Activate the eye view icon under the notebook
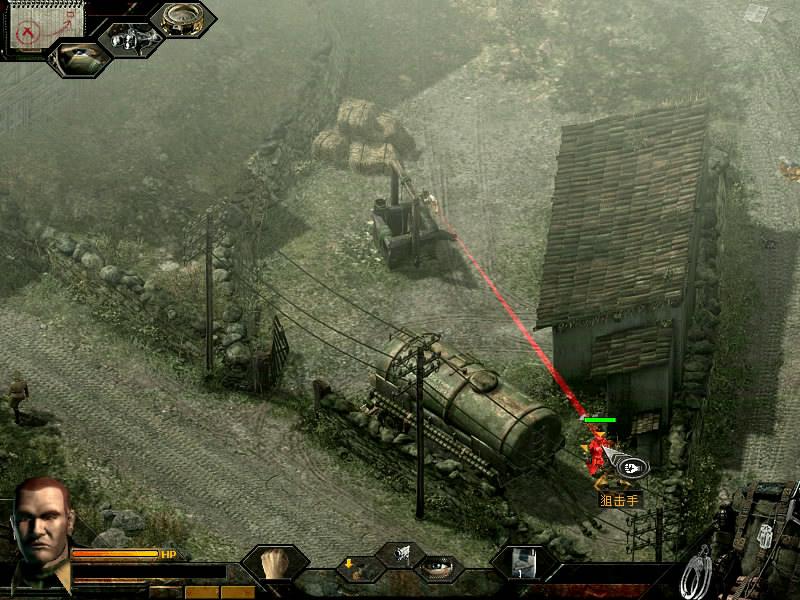 [x=80, y=57]
